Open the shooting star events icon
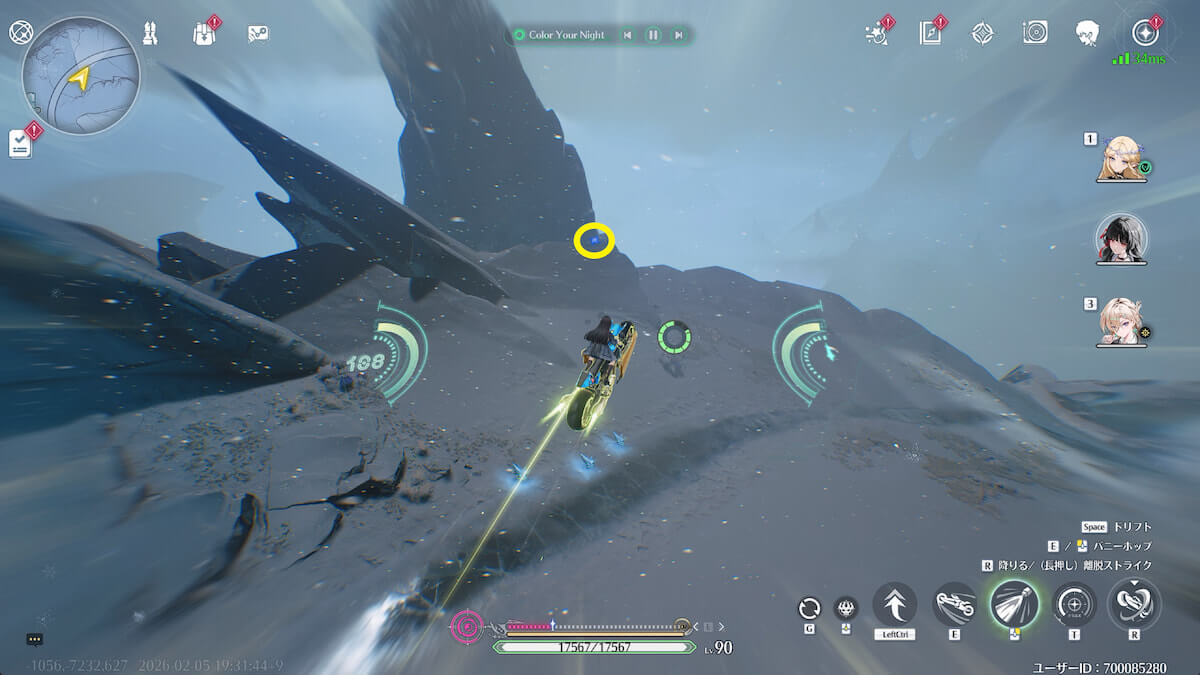 (x=876, y=33)
